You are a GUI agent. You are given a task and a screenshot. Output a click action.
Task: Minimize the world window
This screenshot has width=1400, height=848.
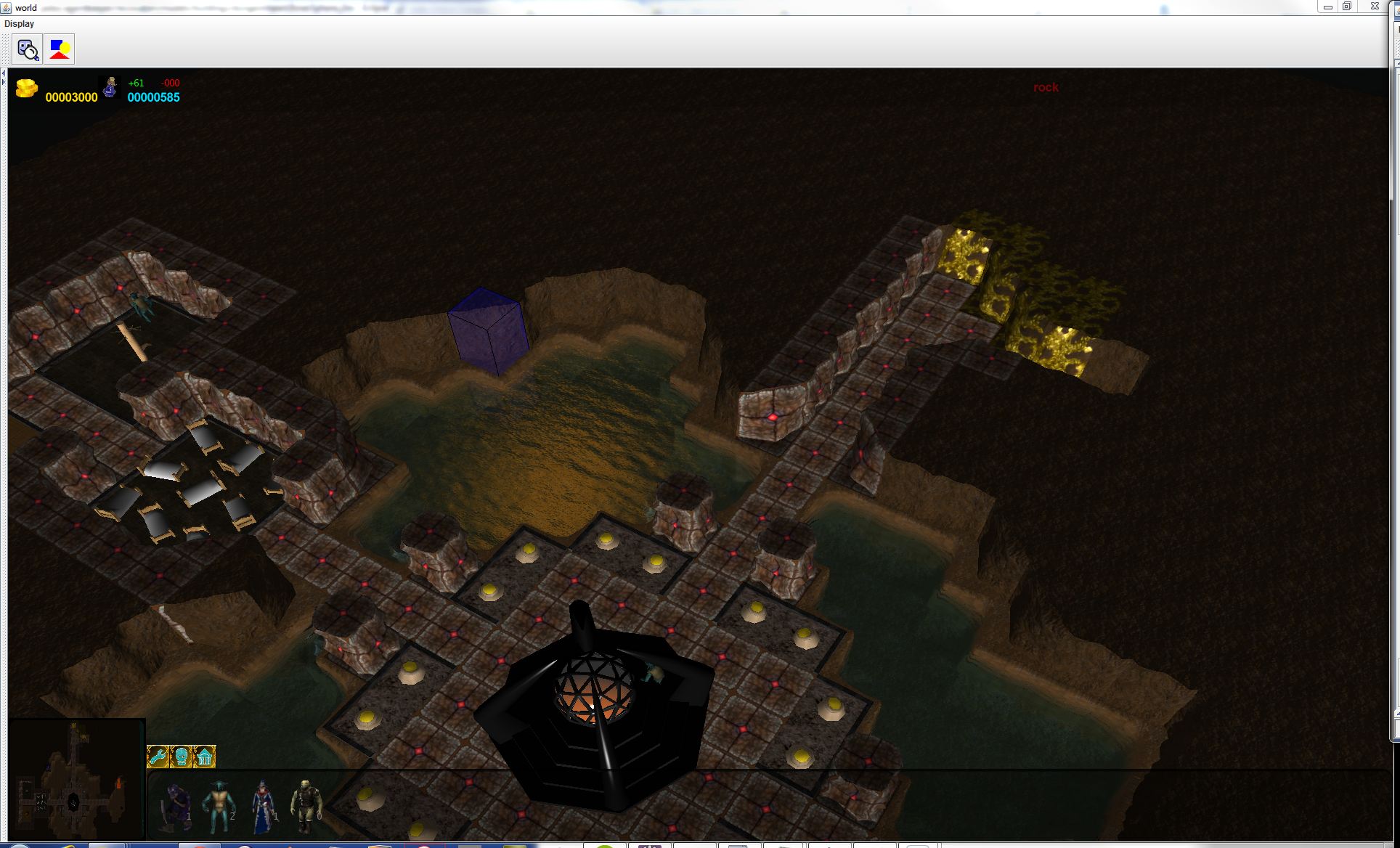click(1327, 7)
